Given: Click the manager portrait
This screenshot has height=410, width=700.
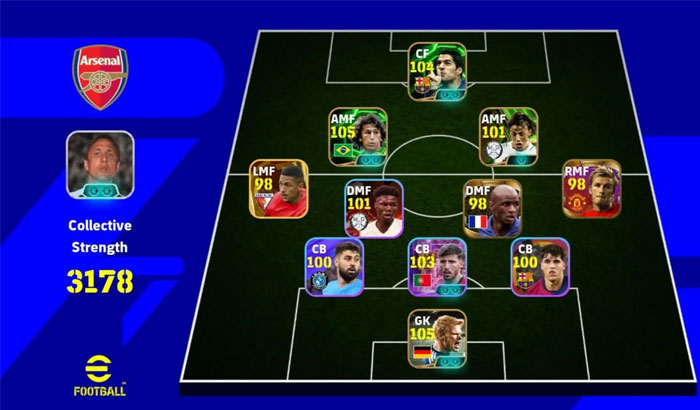Looking at the screenshot, I should 100,164.
